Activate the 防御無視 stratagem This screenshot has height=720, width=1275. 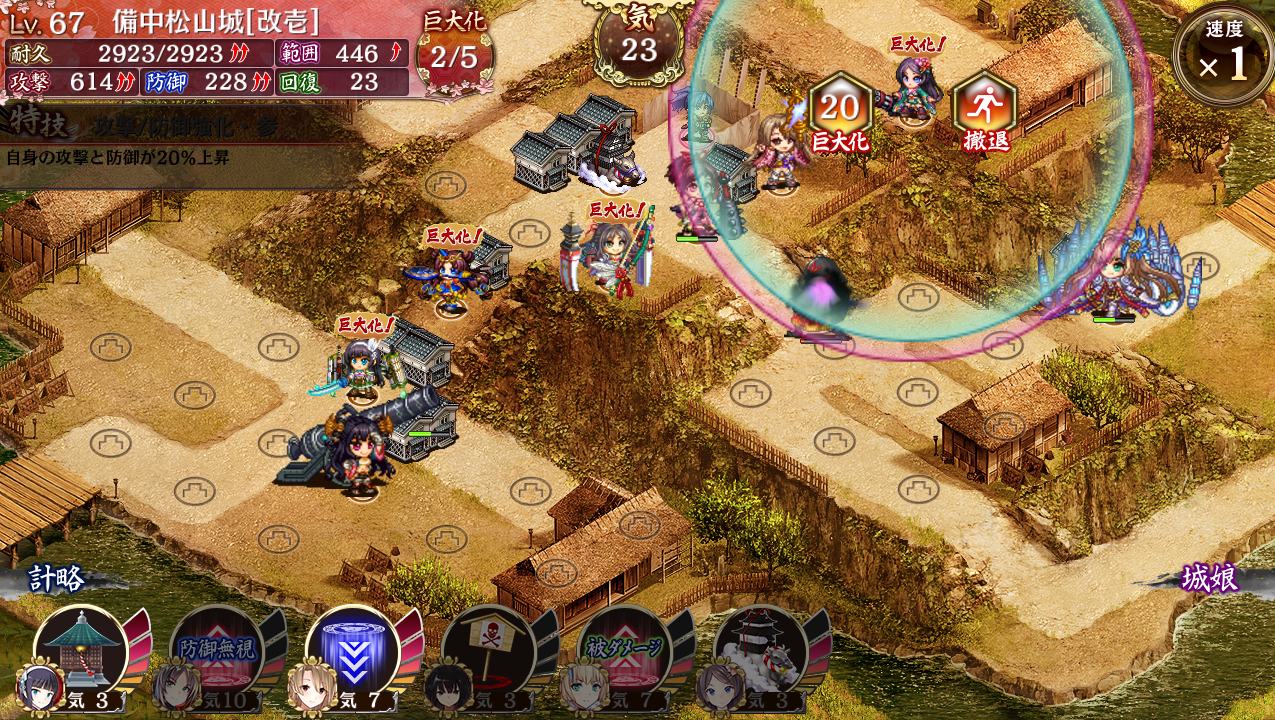point(217,652)
